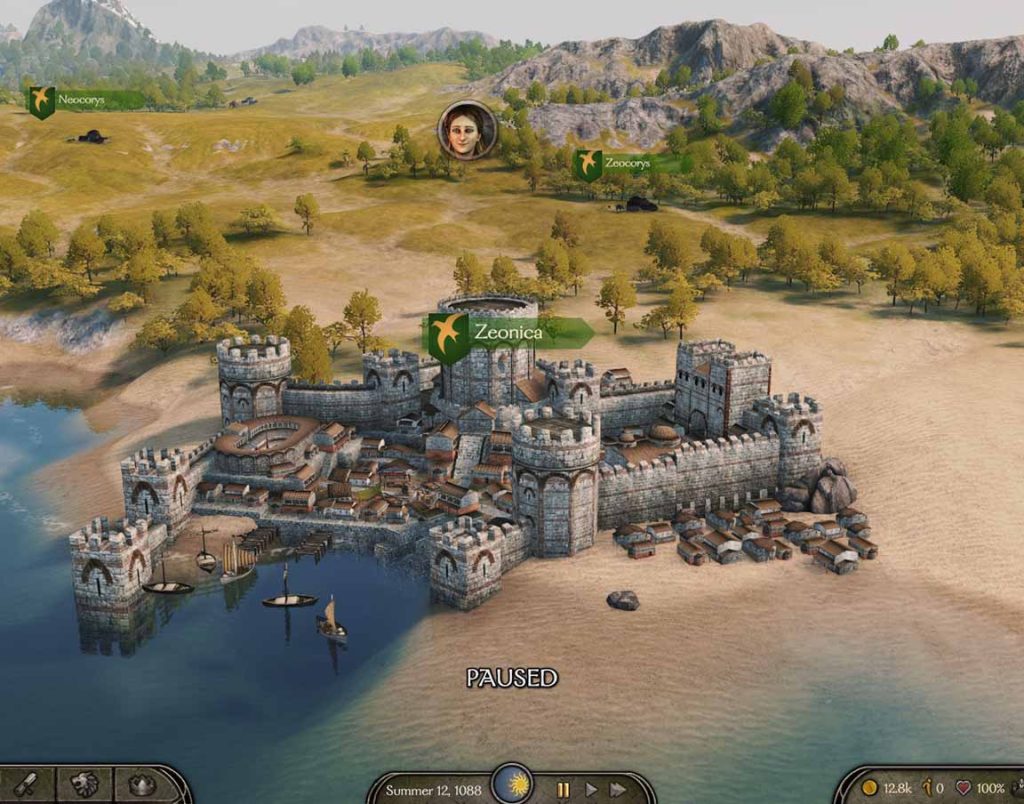The height and width of the screenshot is (804, 1024).
Task: Open the clan lion-head icon
Action: (85, 785)
